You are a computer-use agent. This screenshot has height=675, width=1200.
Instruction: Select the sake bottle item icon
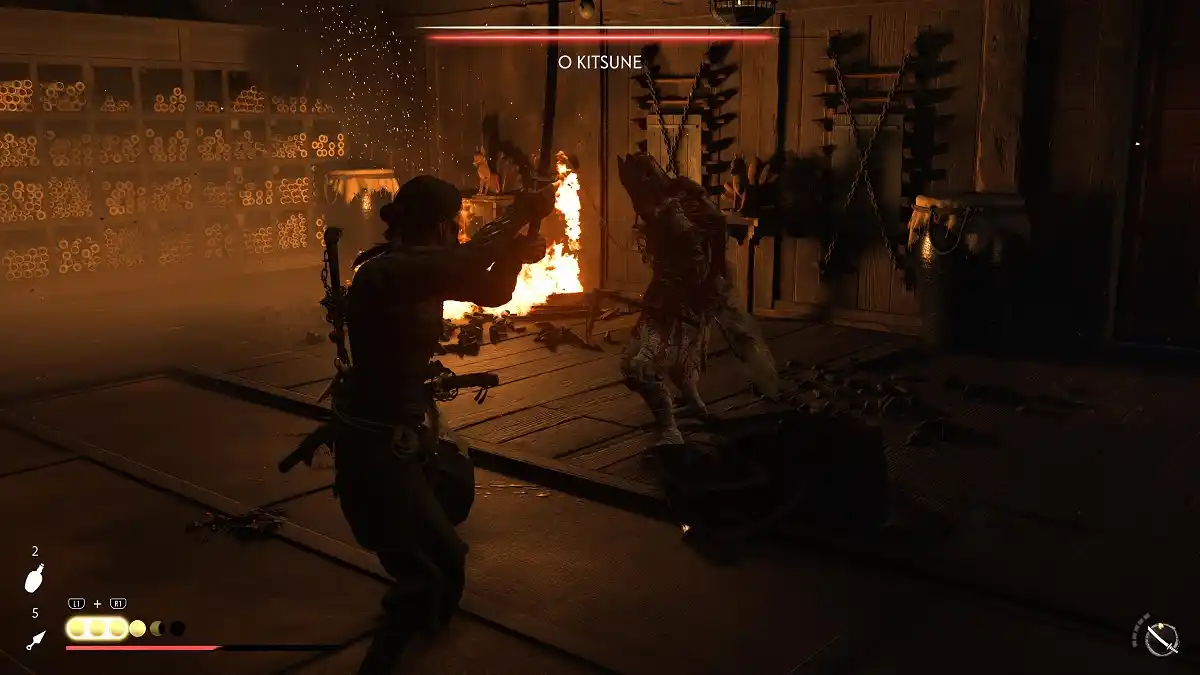[x=35, y=578]
